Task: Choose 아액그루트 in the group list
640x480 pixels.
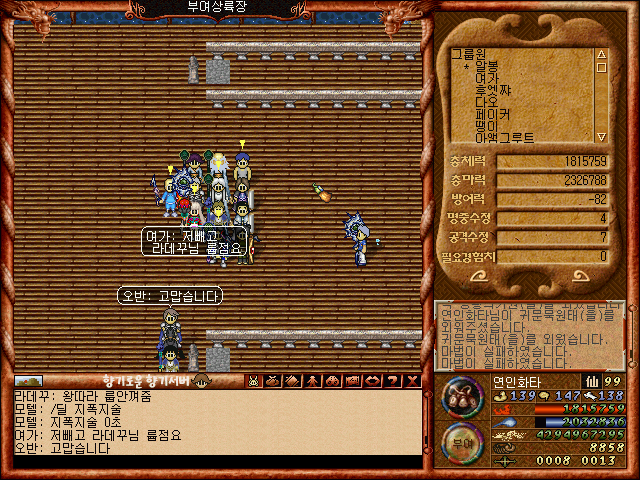Action: (x=506, y=138)
